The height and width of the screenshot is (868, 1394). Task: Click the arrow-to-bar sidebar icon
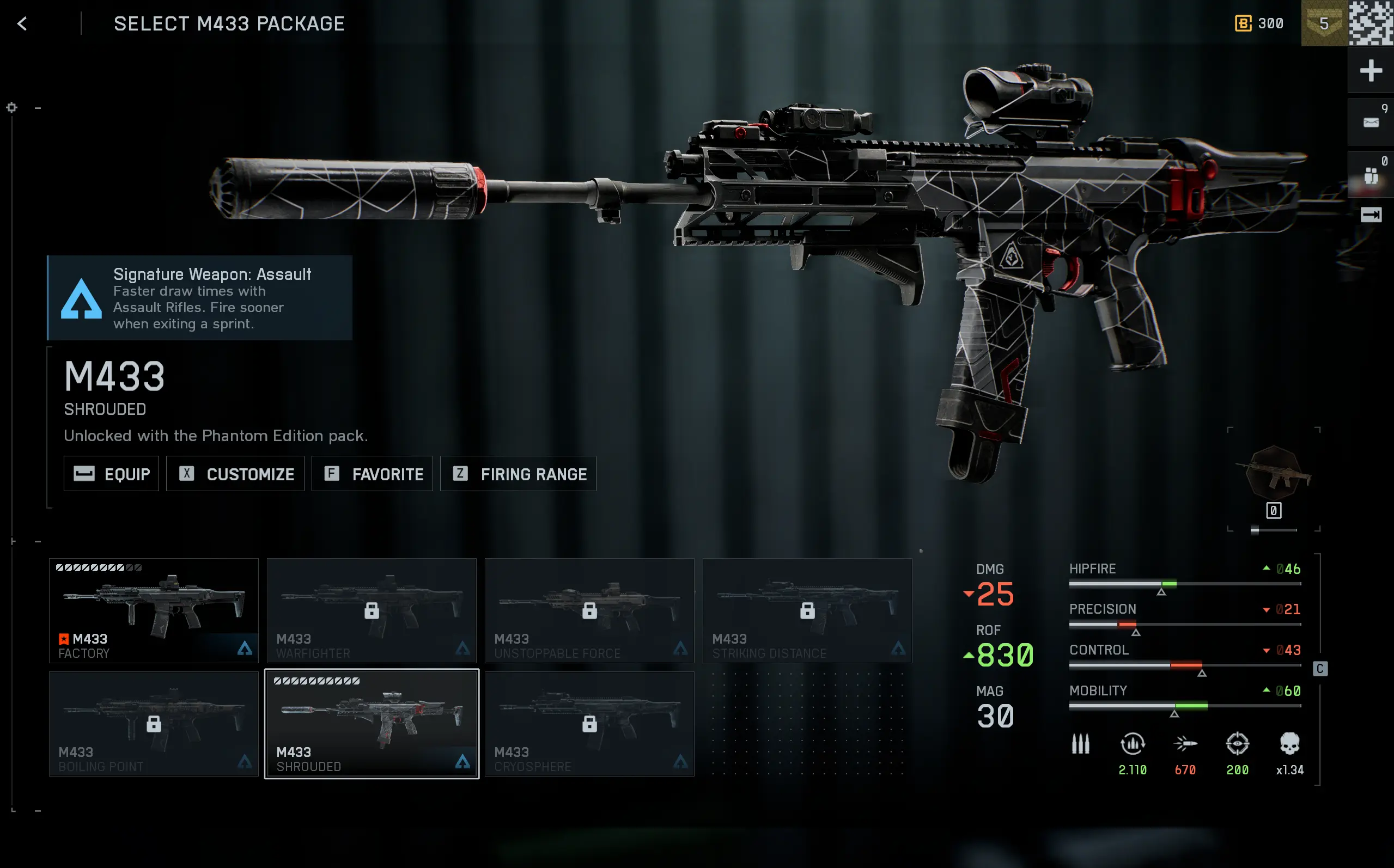[1371, 215]
